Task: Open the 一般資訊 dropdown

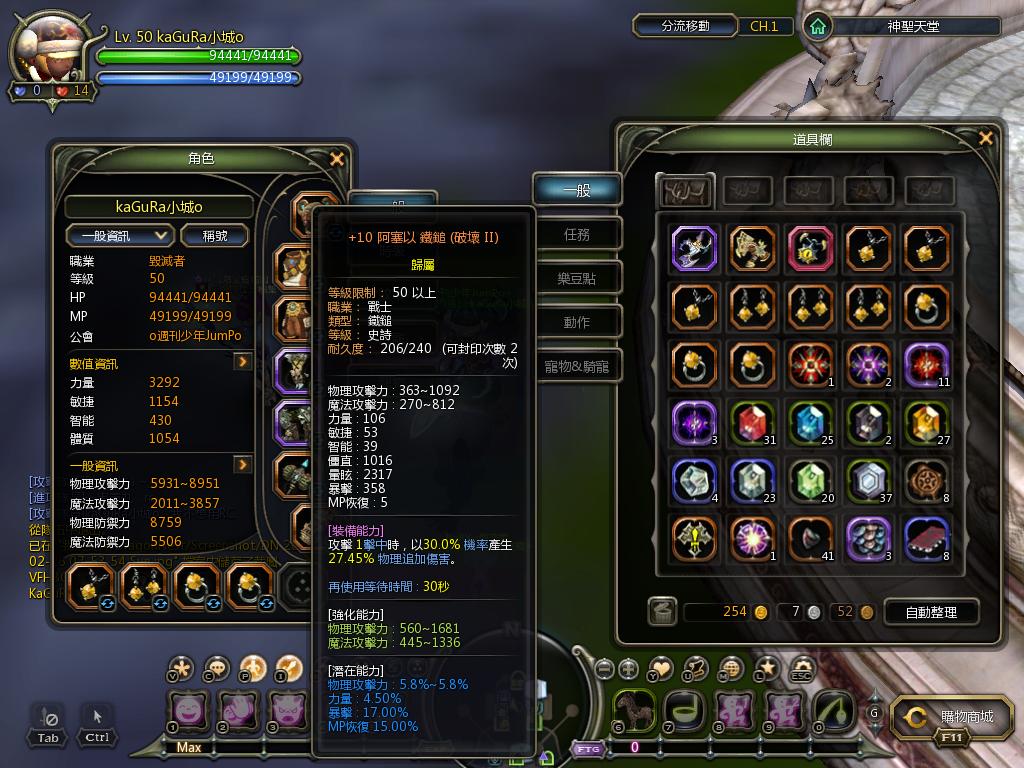Action: (121, 236)
